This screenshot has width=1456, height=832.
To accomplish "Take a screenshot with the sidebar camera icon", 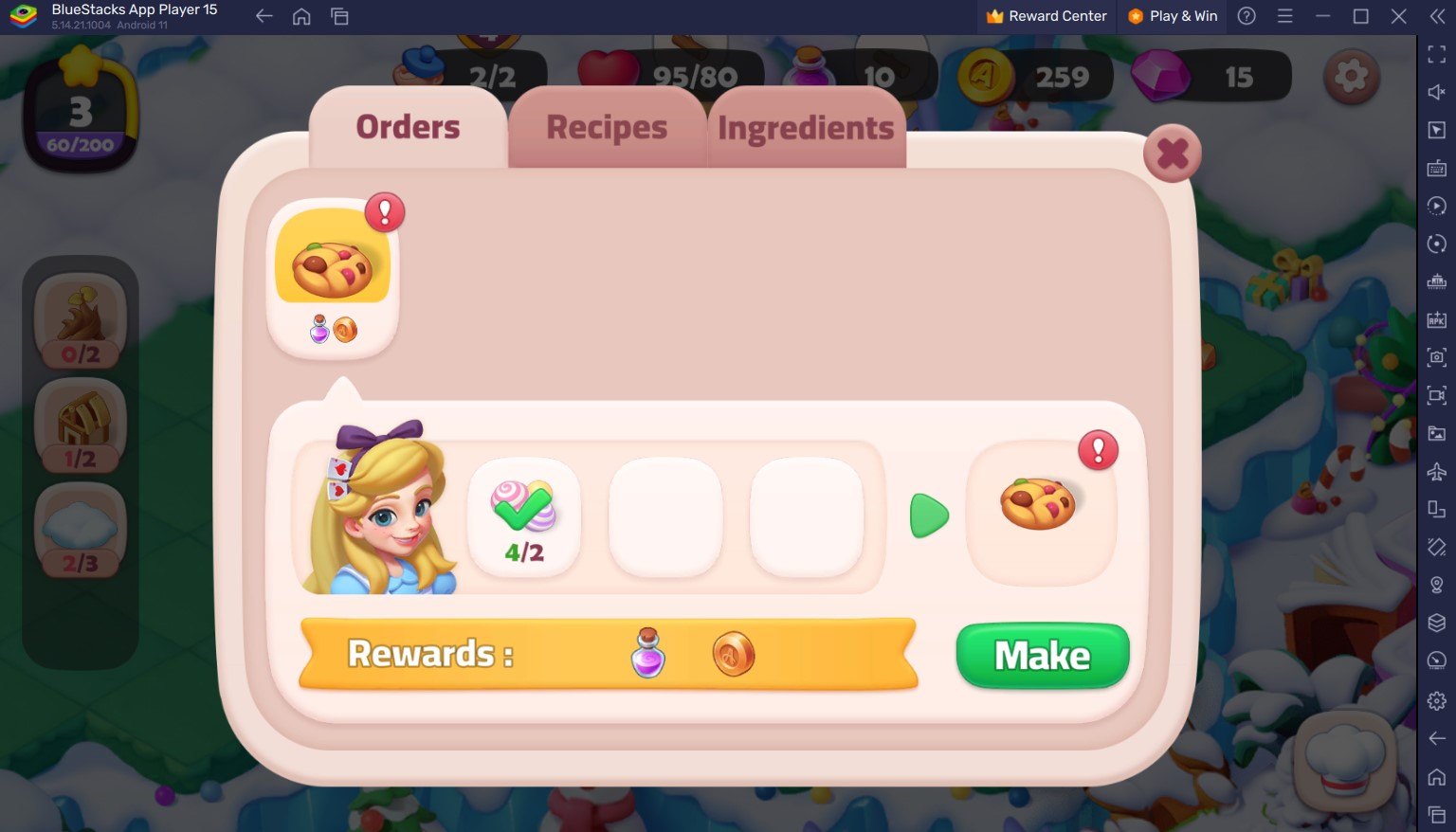I will point(1436,357).
